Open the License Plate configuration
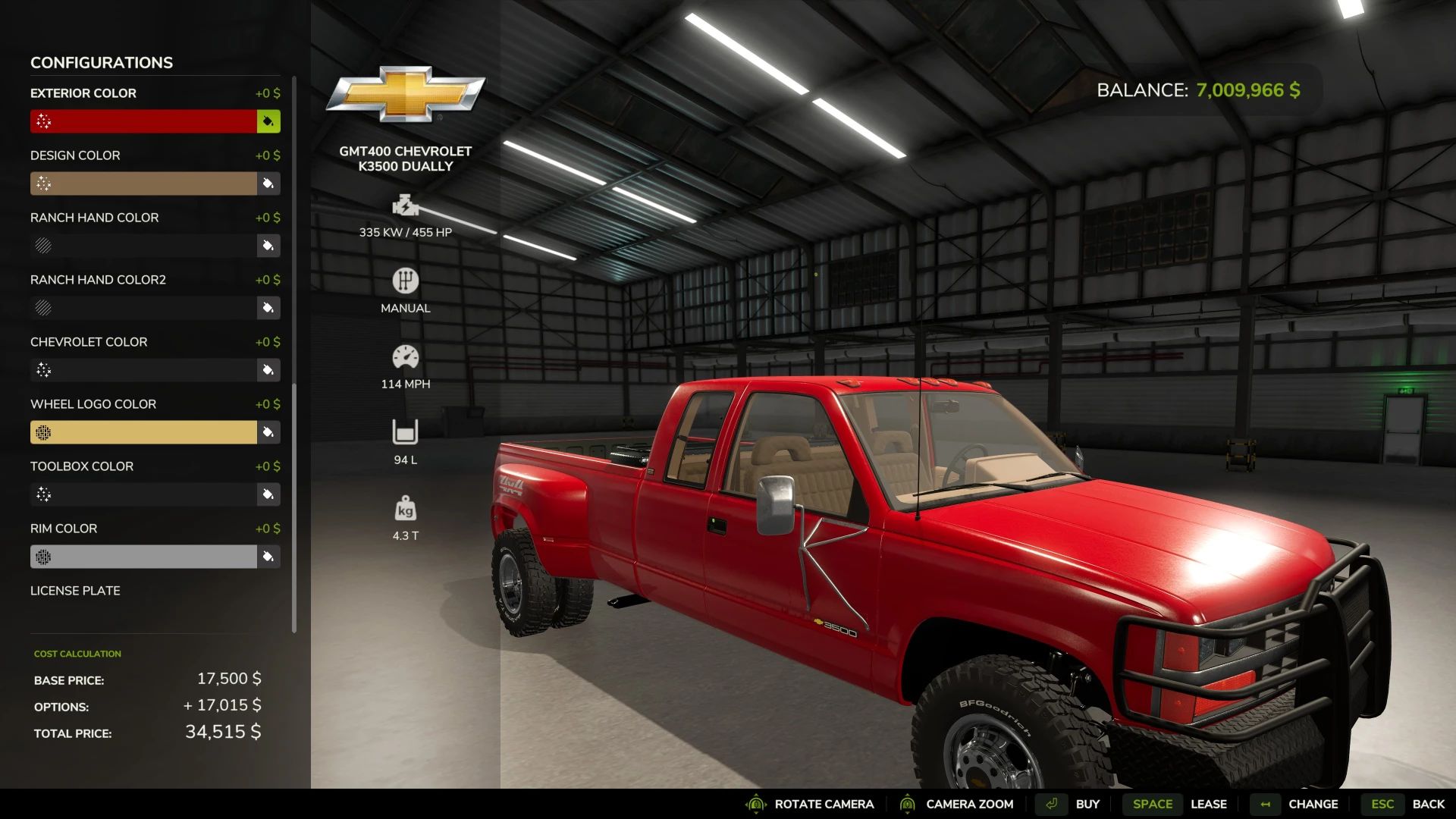 (x=75, y=591)
